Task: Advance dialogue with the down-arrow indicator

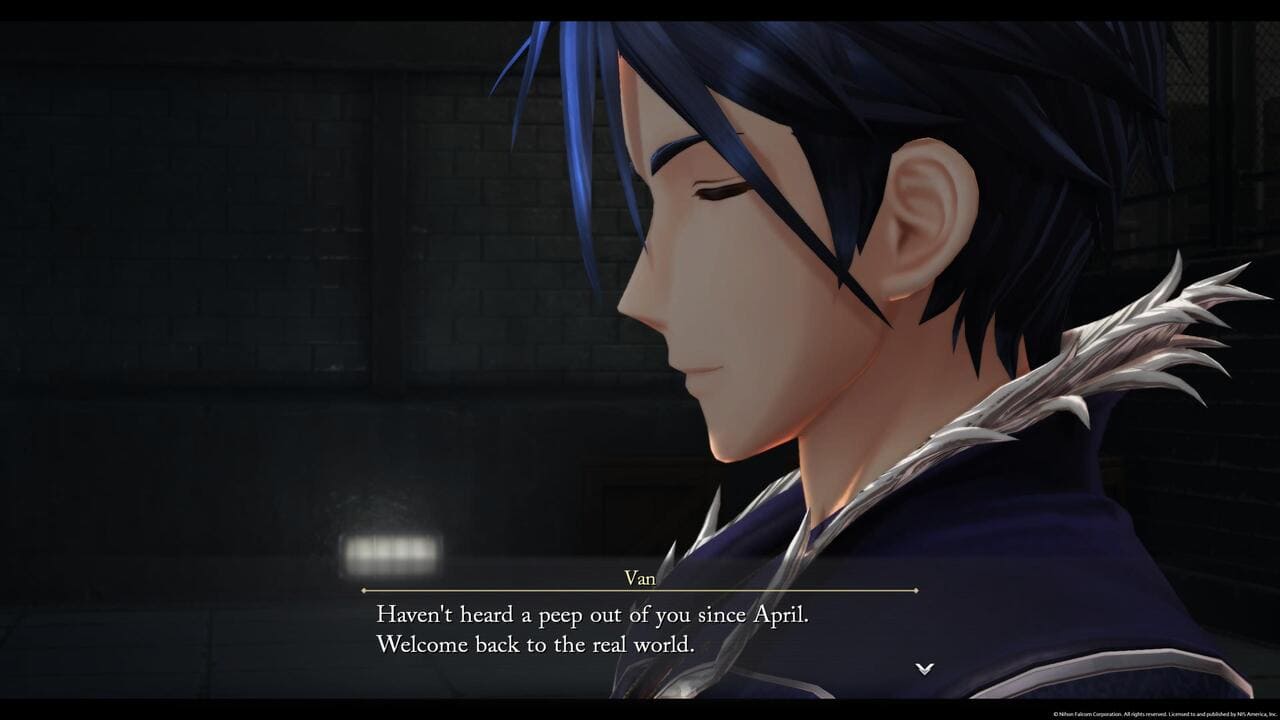Action: click(x=925, y=668)
